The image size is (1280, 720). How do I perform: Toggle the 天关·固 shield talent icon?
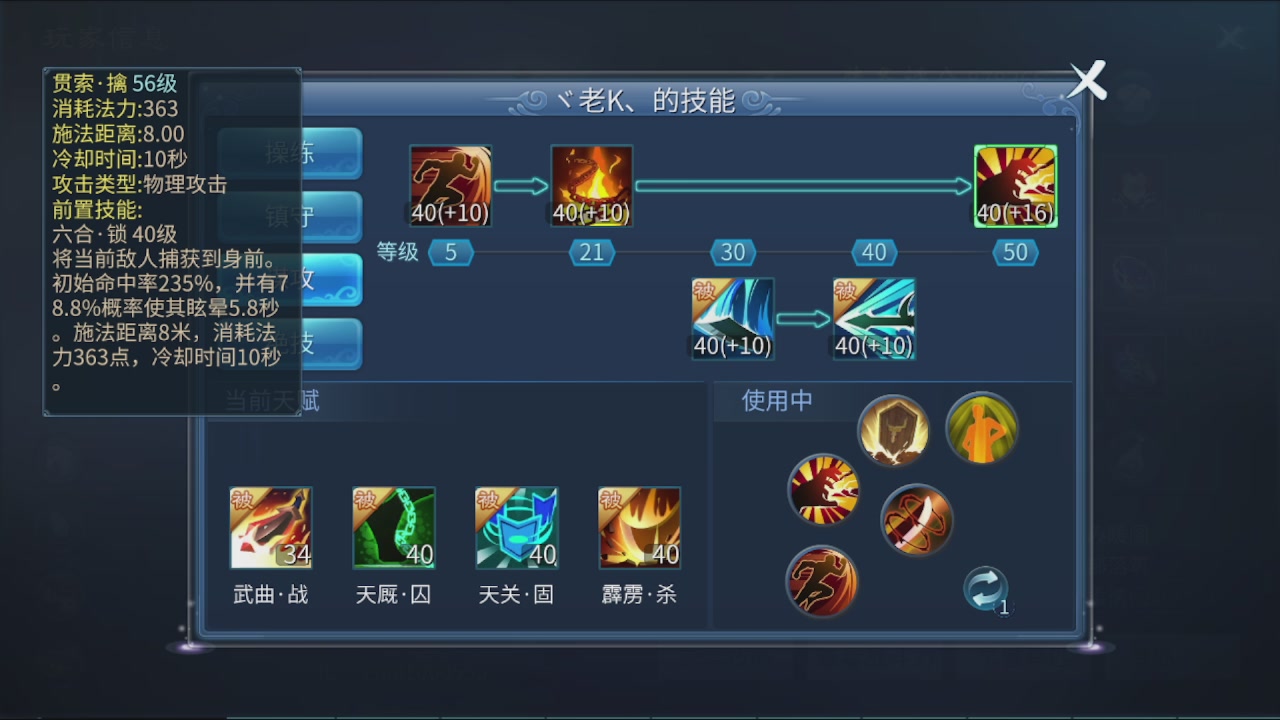[x=516, y=527]
